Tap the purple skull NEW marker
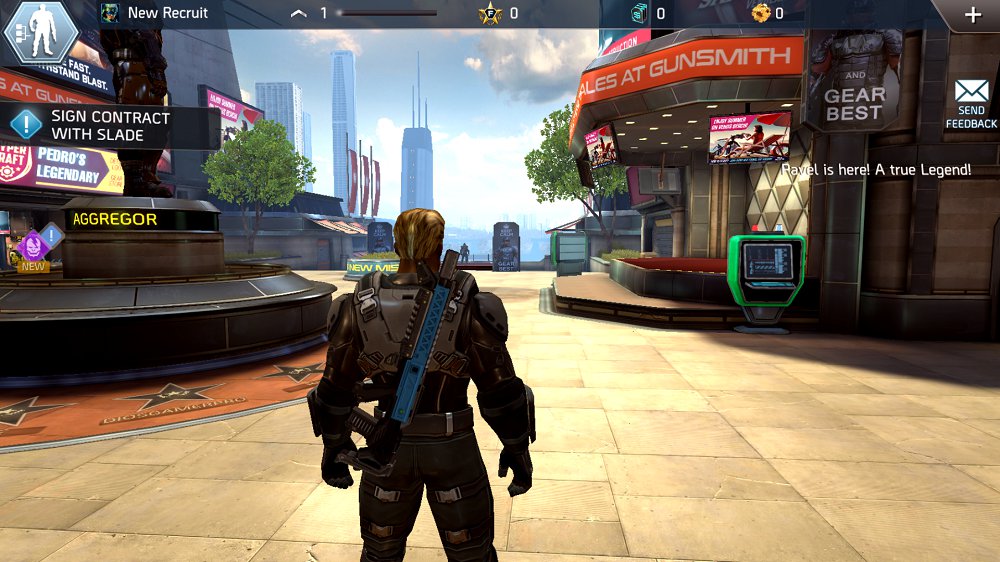Screen dimensions: 1000x562 (33, 246)
